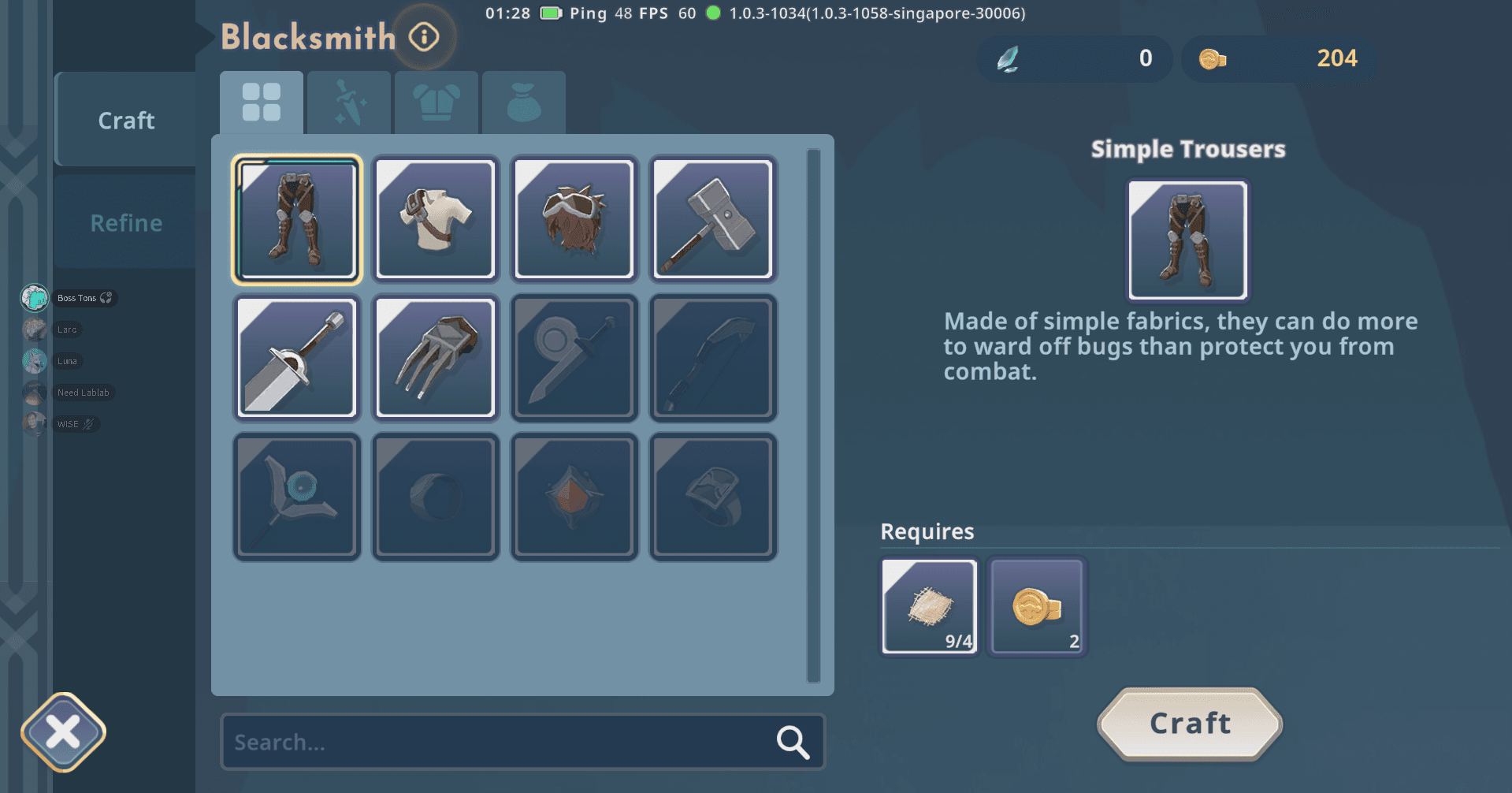Select the locked sword and shield recipe

[574, 358]
